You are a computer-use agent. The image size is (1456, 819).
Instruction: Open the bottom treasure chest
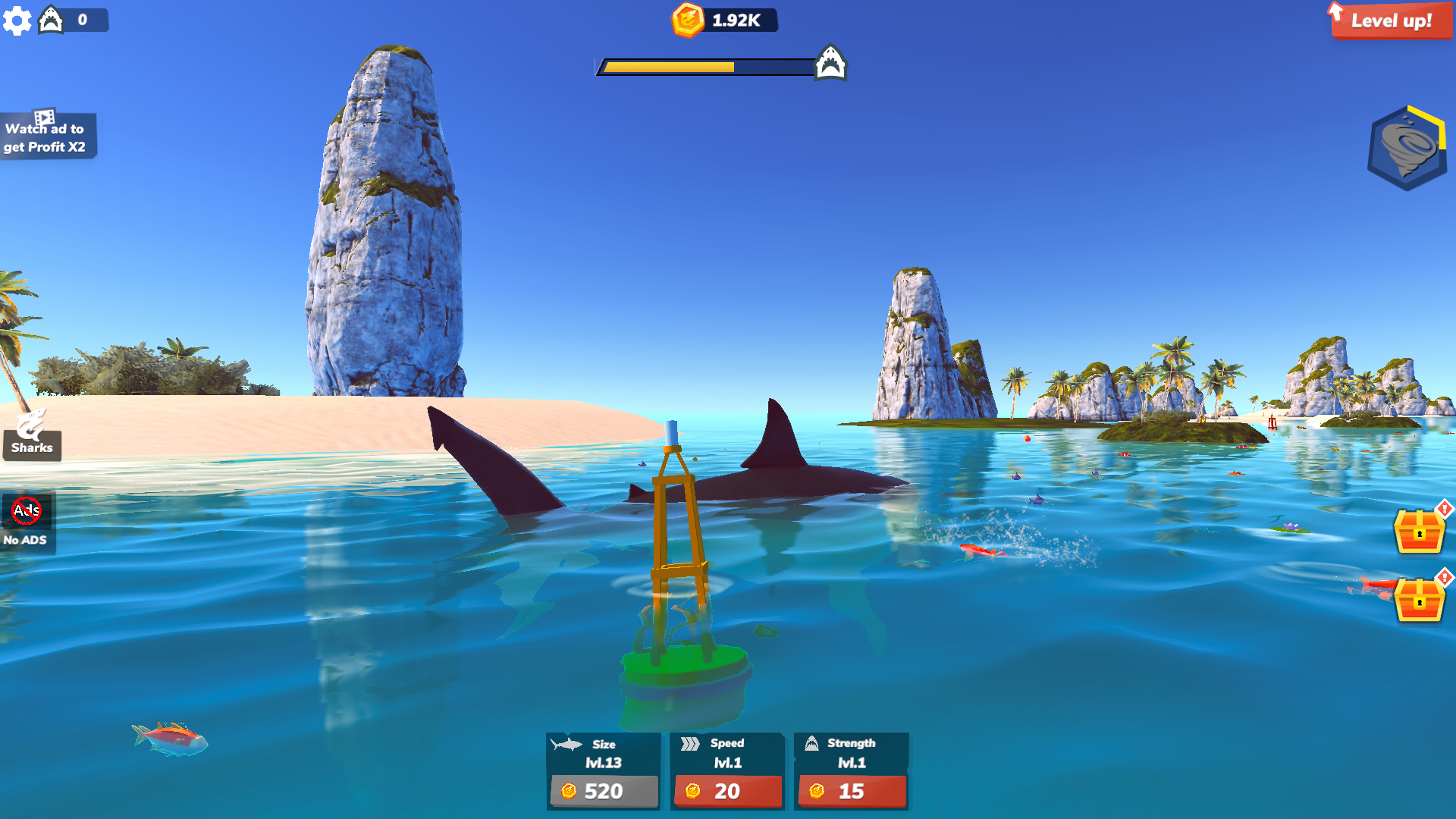tap(1421, 599)
